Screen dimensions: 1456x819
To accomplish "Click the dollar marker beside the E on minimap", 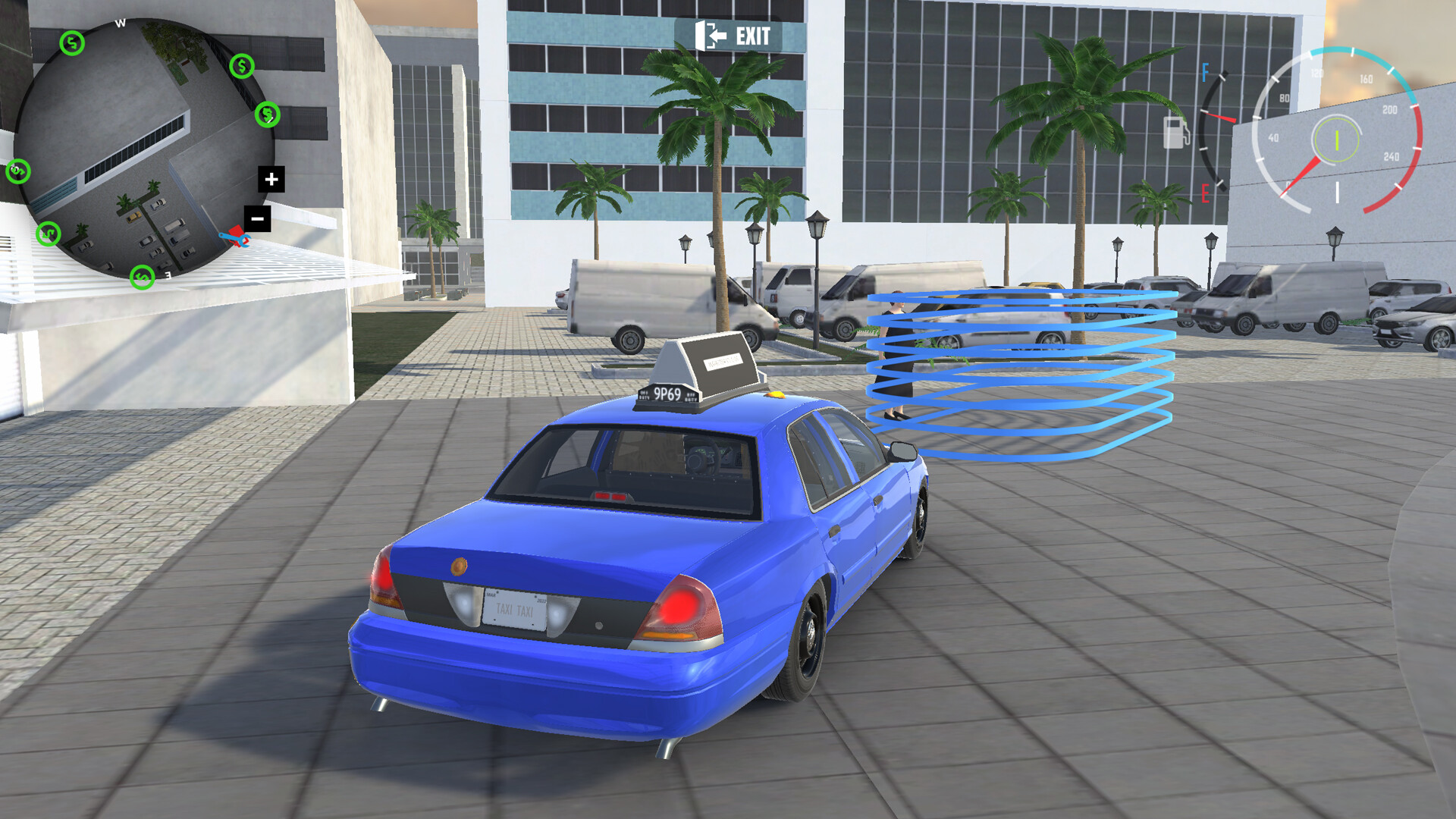I will (x=141, y=278).
